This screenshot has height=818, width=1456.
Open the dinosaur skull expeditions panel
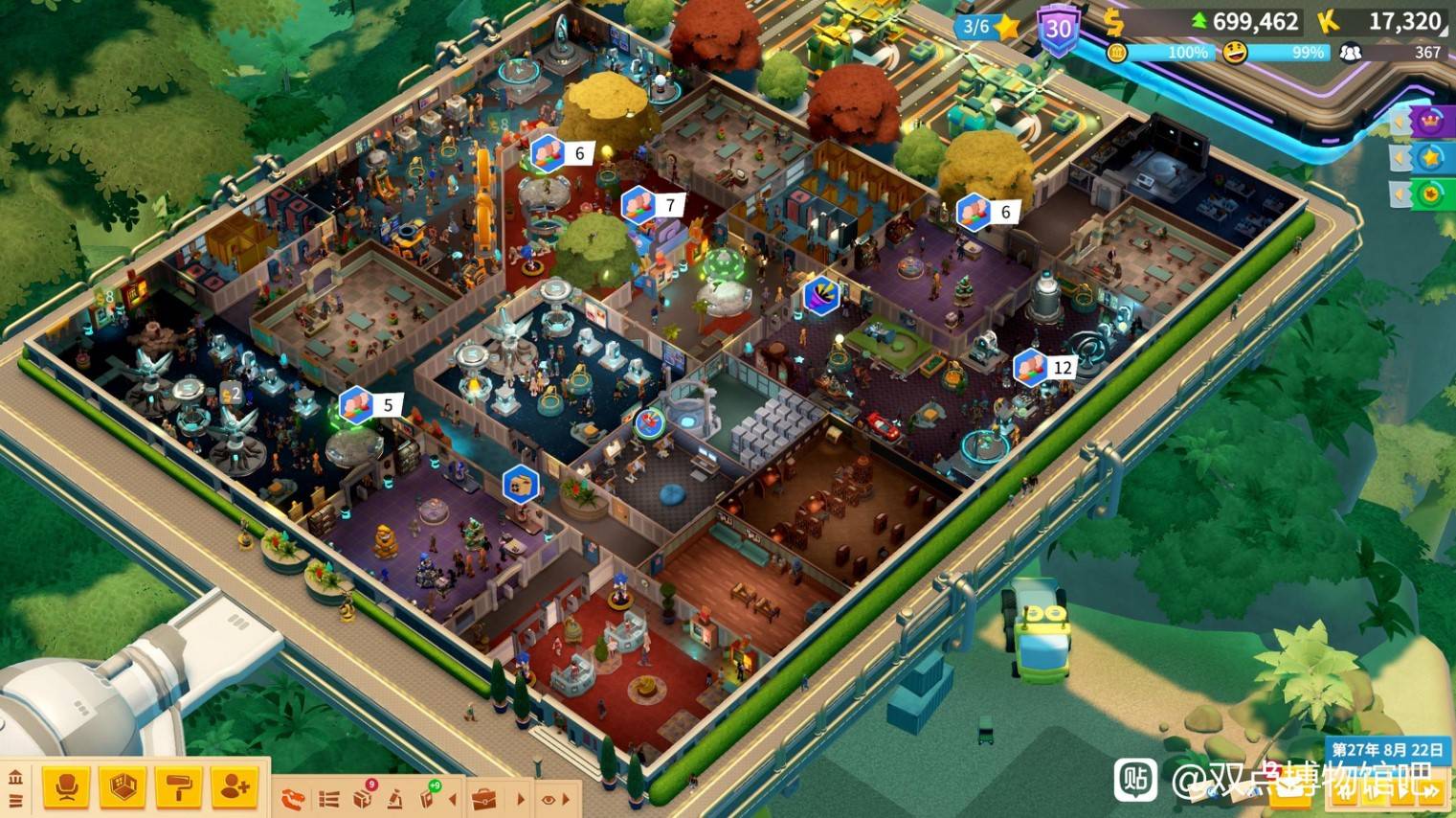coord(293,798)
